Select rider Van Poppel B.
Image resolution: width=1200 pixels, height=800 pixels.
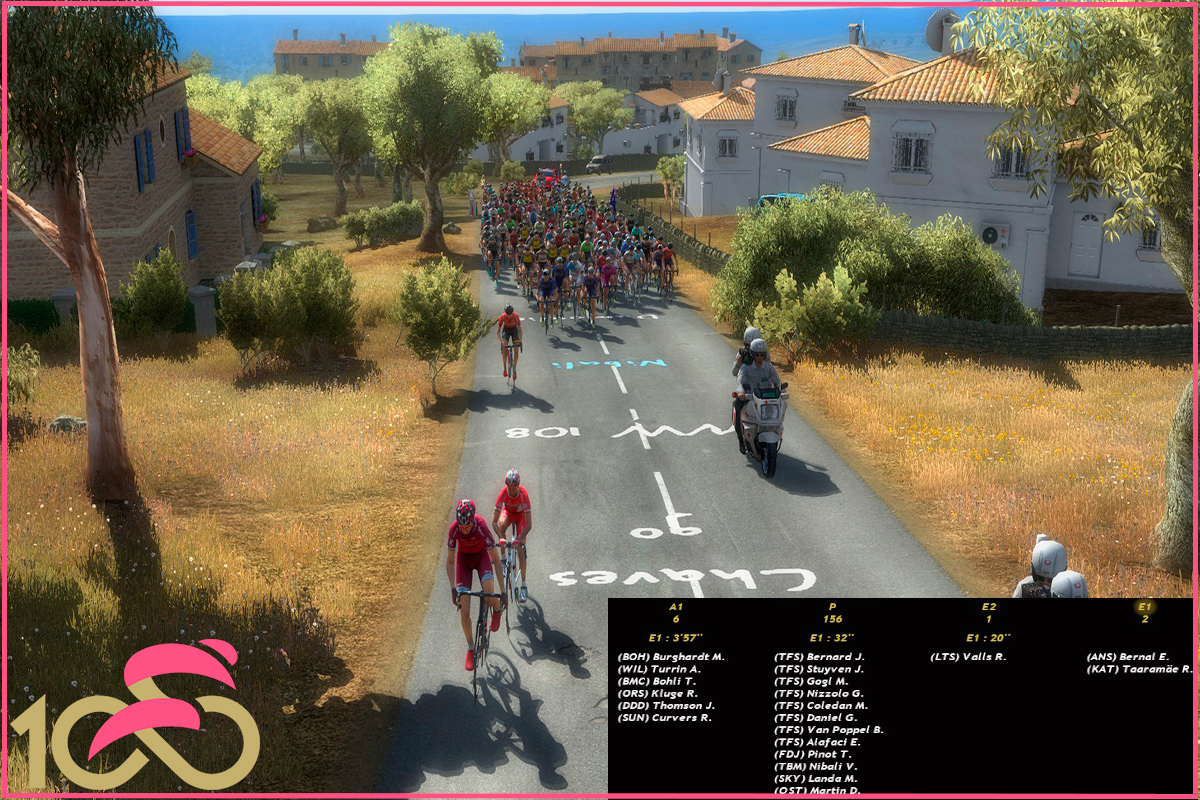click(x=829, y=730)
